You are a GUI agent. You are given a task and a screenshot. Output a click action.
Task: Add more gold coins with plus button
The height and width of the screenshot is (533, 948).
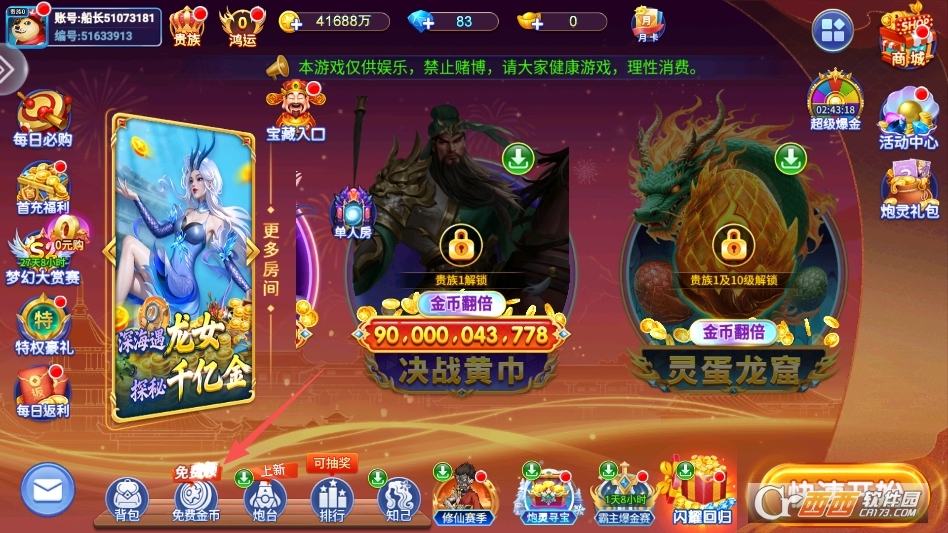coord(290,21)
